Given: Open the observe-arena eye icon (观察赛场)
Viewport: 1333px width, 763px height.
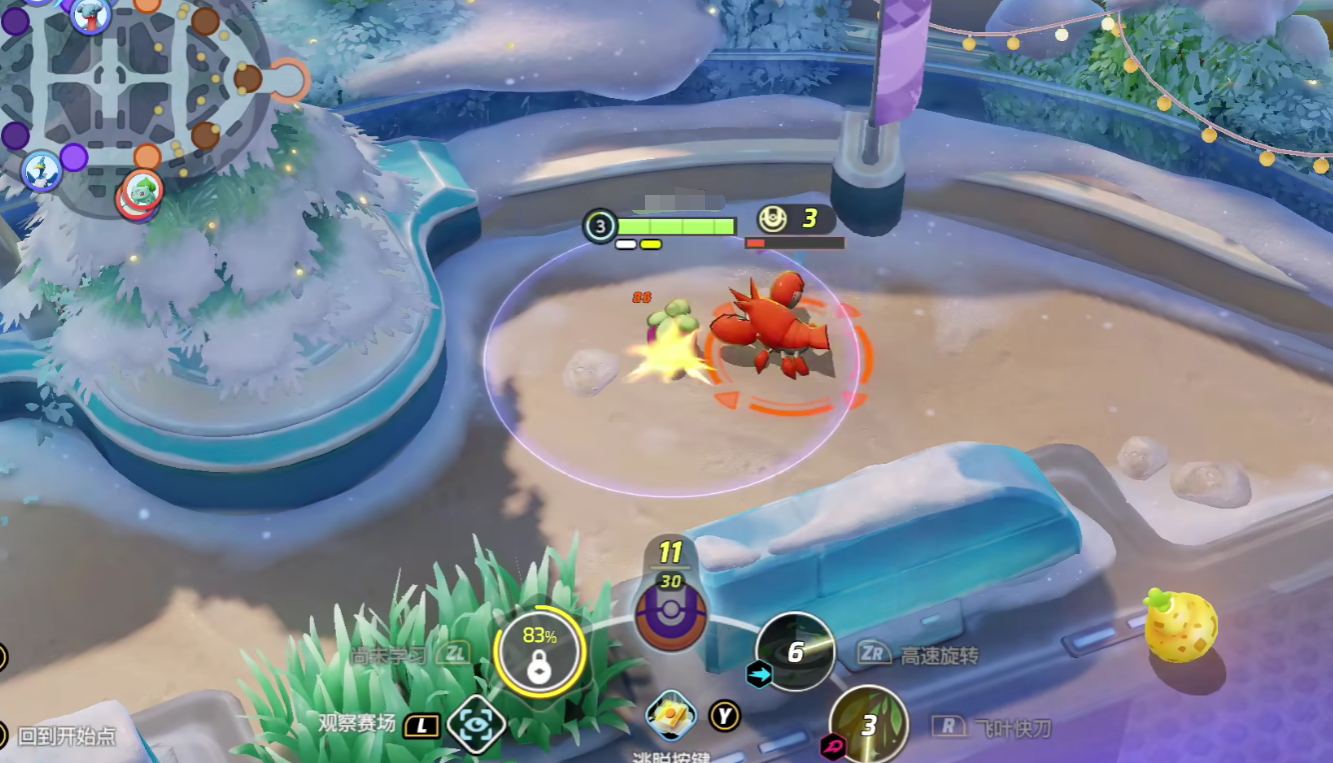Looking at the screenshot, I should pyautogui.click(x=476, y=723).
